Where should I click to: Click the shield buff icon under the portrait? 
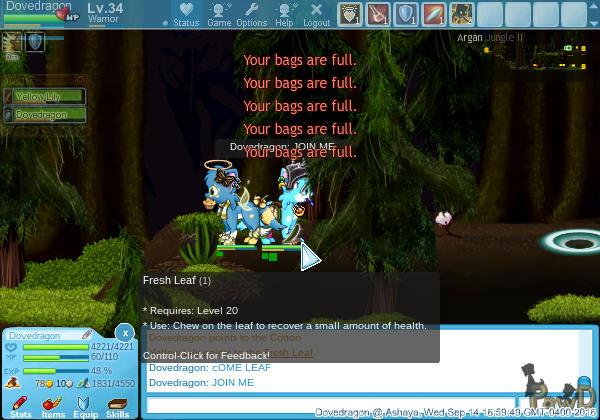(x=34, y=42)
